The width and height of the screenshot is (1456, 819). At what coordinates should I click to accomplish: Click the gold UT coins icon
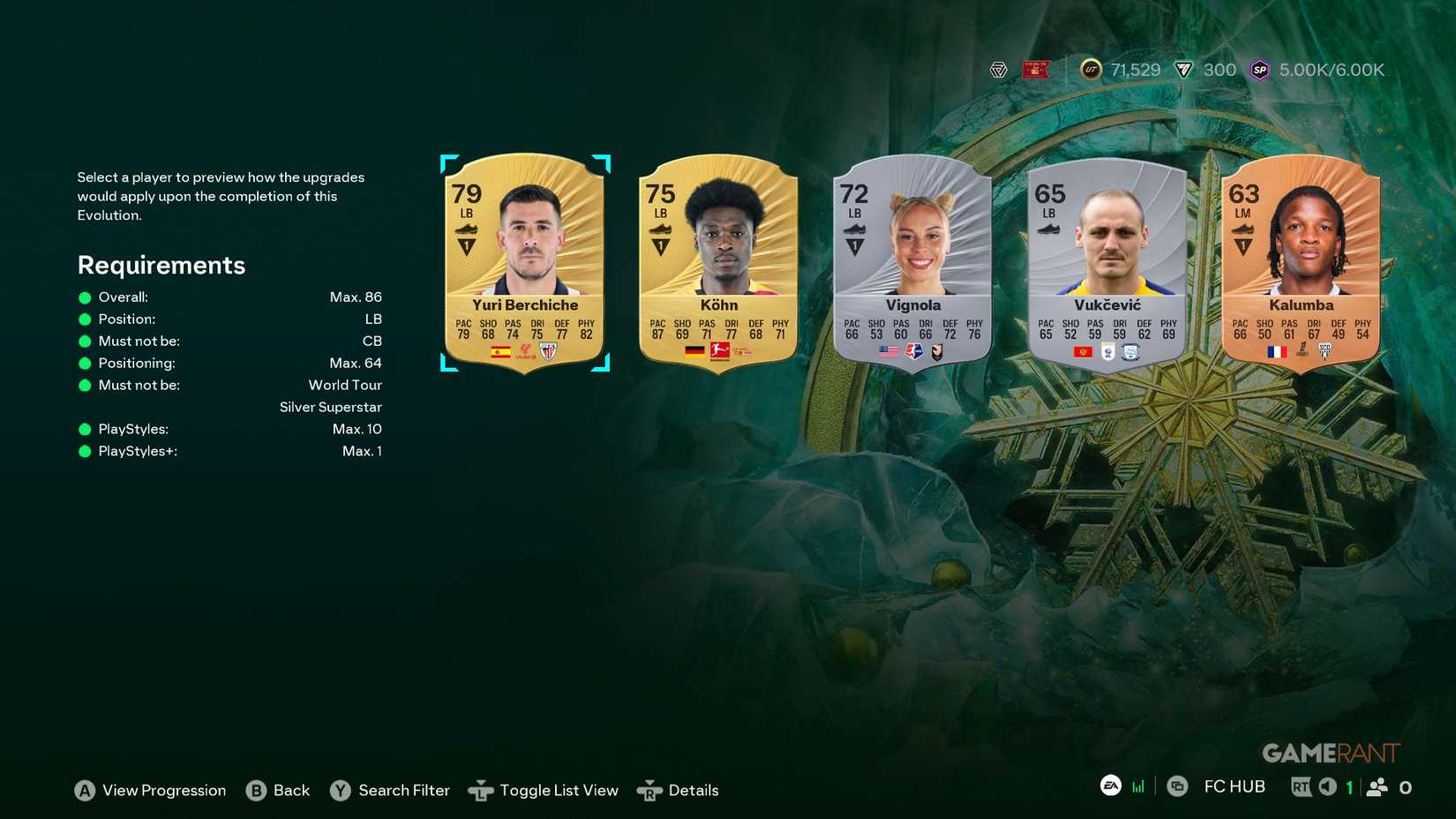click(x=1091, y=70)
